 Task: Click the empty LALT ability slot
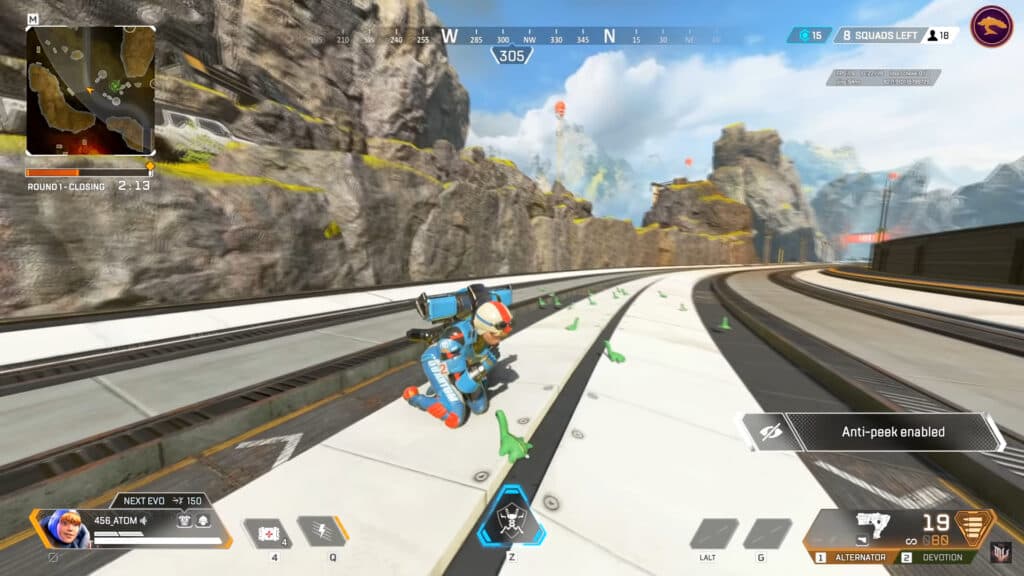(x=714, y=533)
